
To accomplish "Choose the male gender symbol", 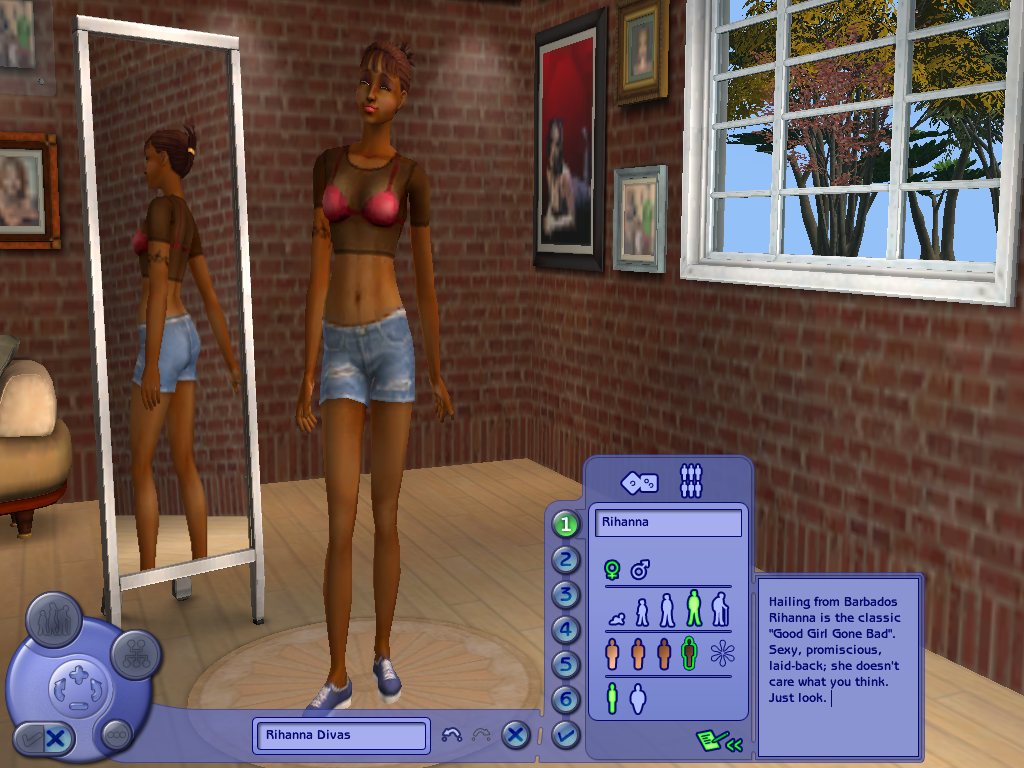I will [x=640, y=570].
